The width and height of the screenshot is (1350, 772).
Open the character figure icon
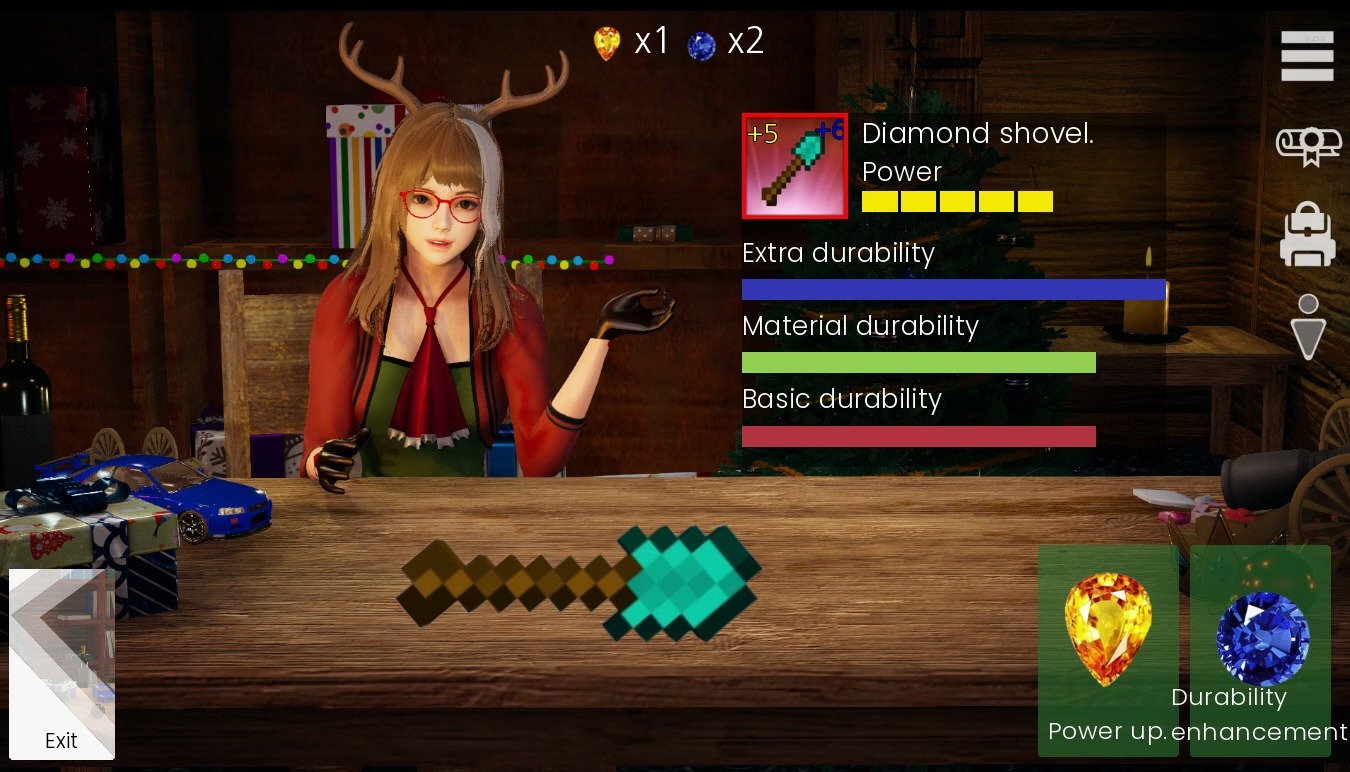pos(1308,326)
